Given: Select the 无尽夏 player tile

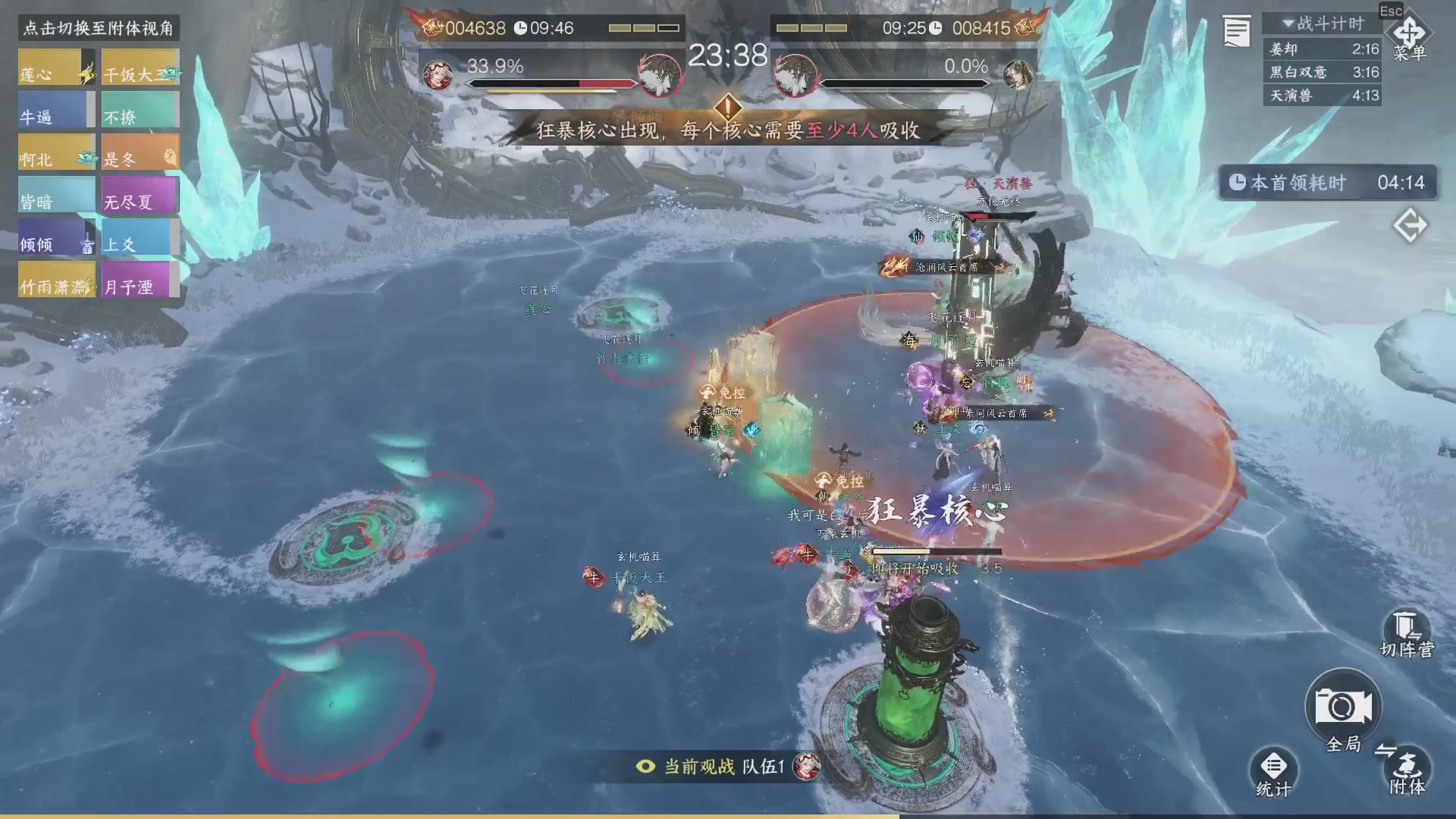Looking at the screenshot, I should coord(140,196).
